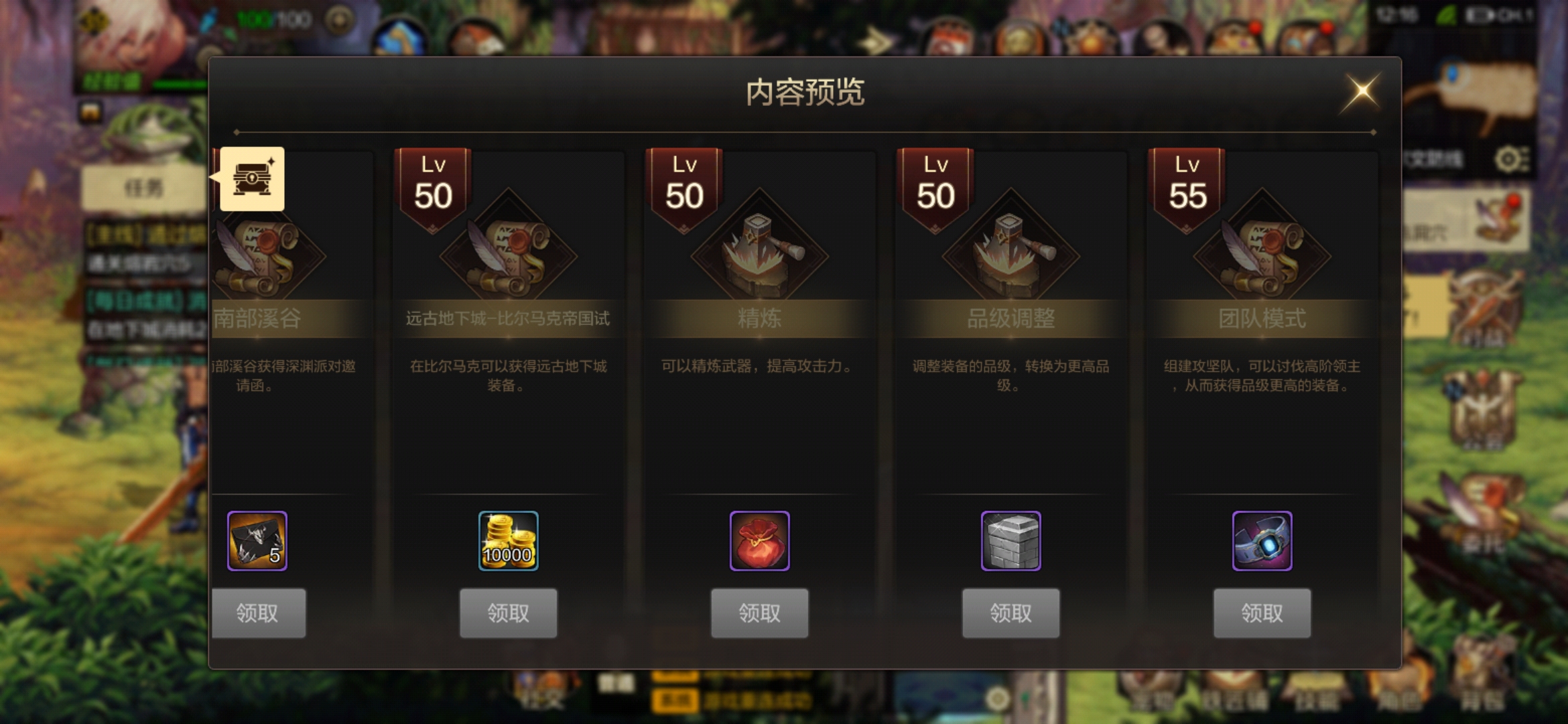Click the black ore box x5 reward icon
1568x724 pixels.
(257, 540)
